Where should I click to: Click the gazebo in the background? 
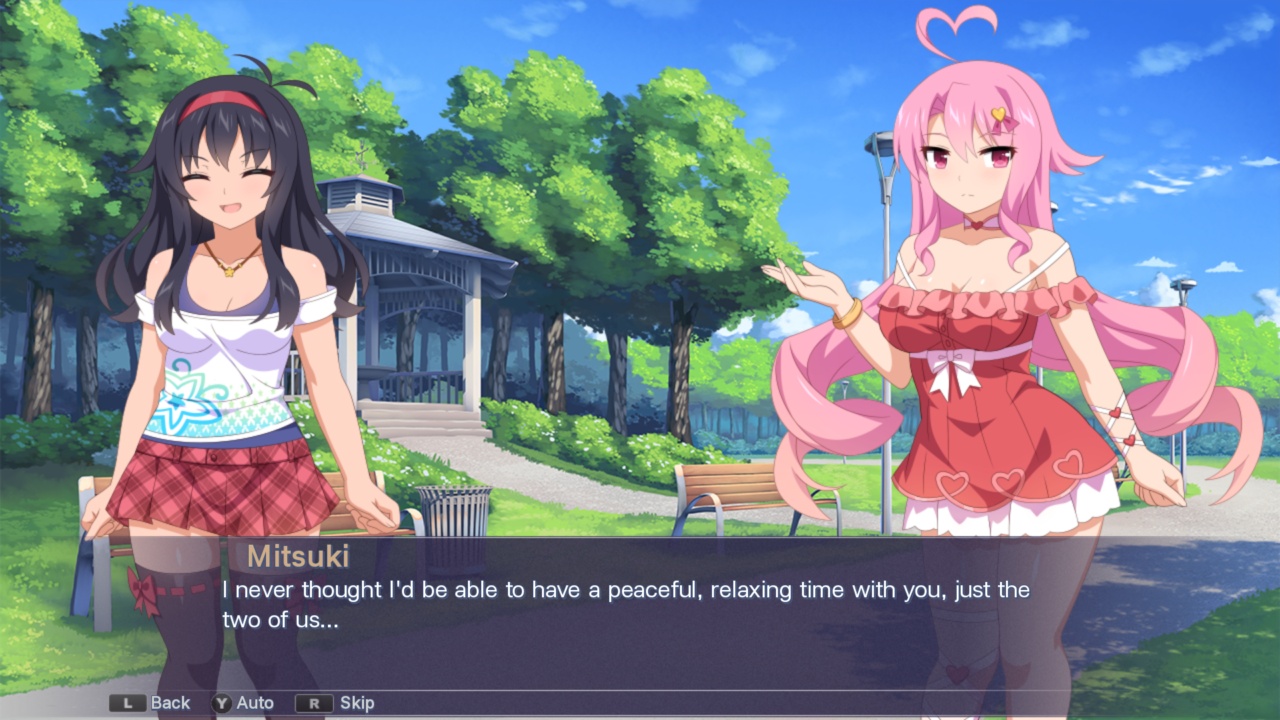420,290
